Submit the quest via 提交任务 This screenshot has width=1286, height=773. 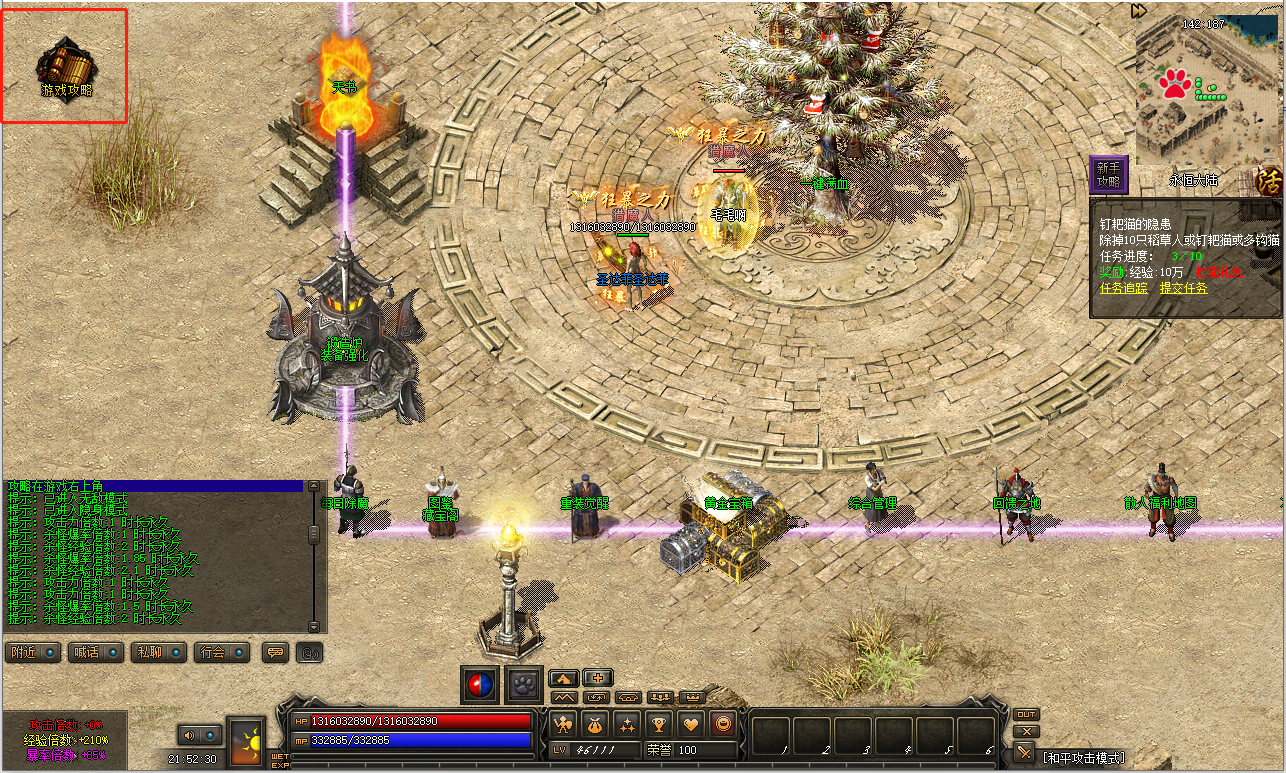coord(1183,288)
